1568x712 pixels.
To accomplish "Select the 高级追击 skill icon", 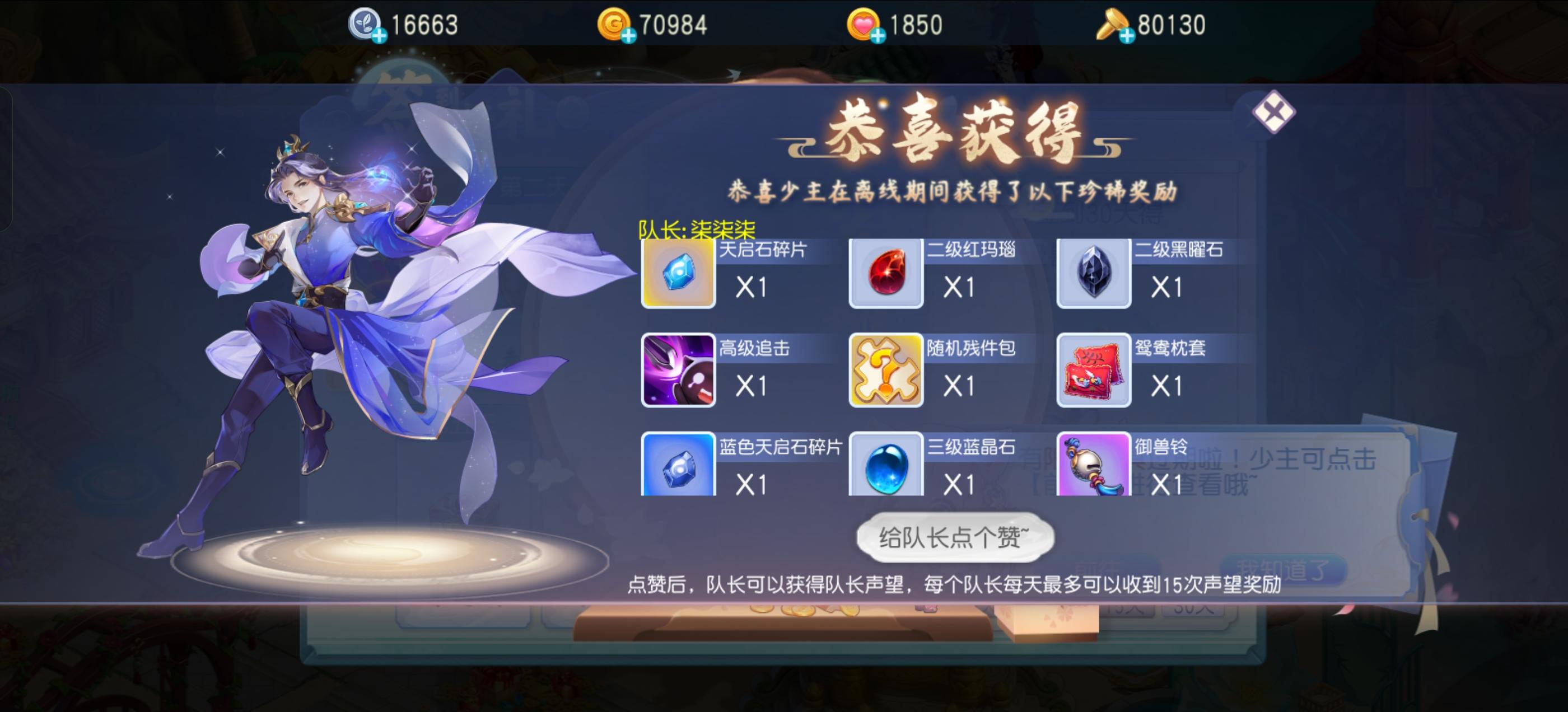I will click(678, 369).
